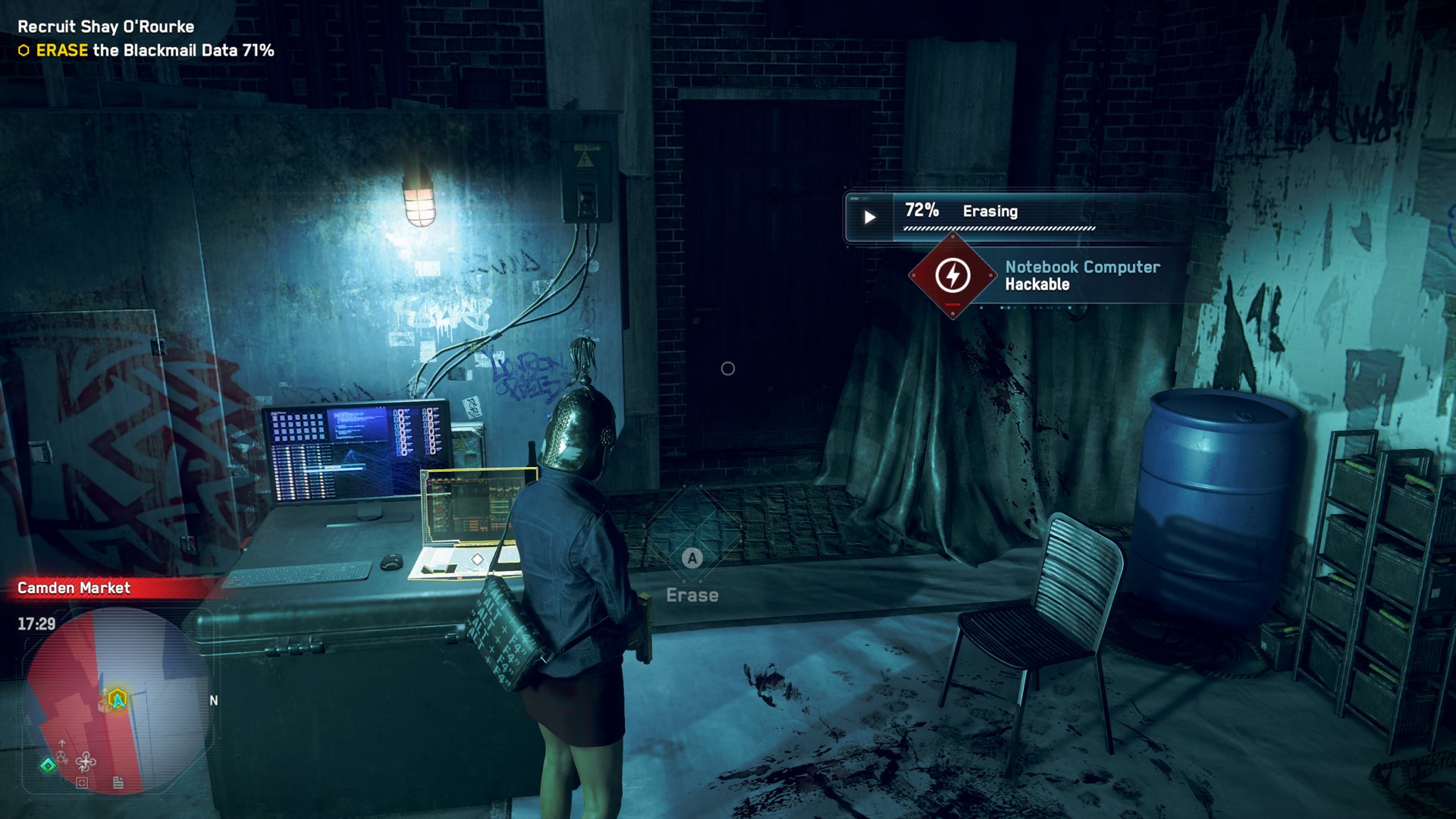Select the yellow hexagon objective marker on minimap
This screenshot has height=819, width=1456.
pyautogui.click(x=118, y=698)
